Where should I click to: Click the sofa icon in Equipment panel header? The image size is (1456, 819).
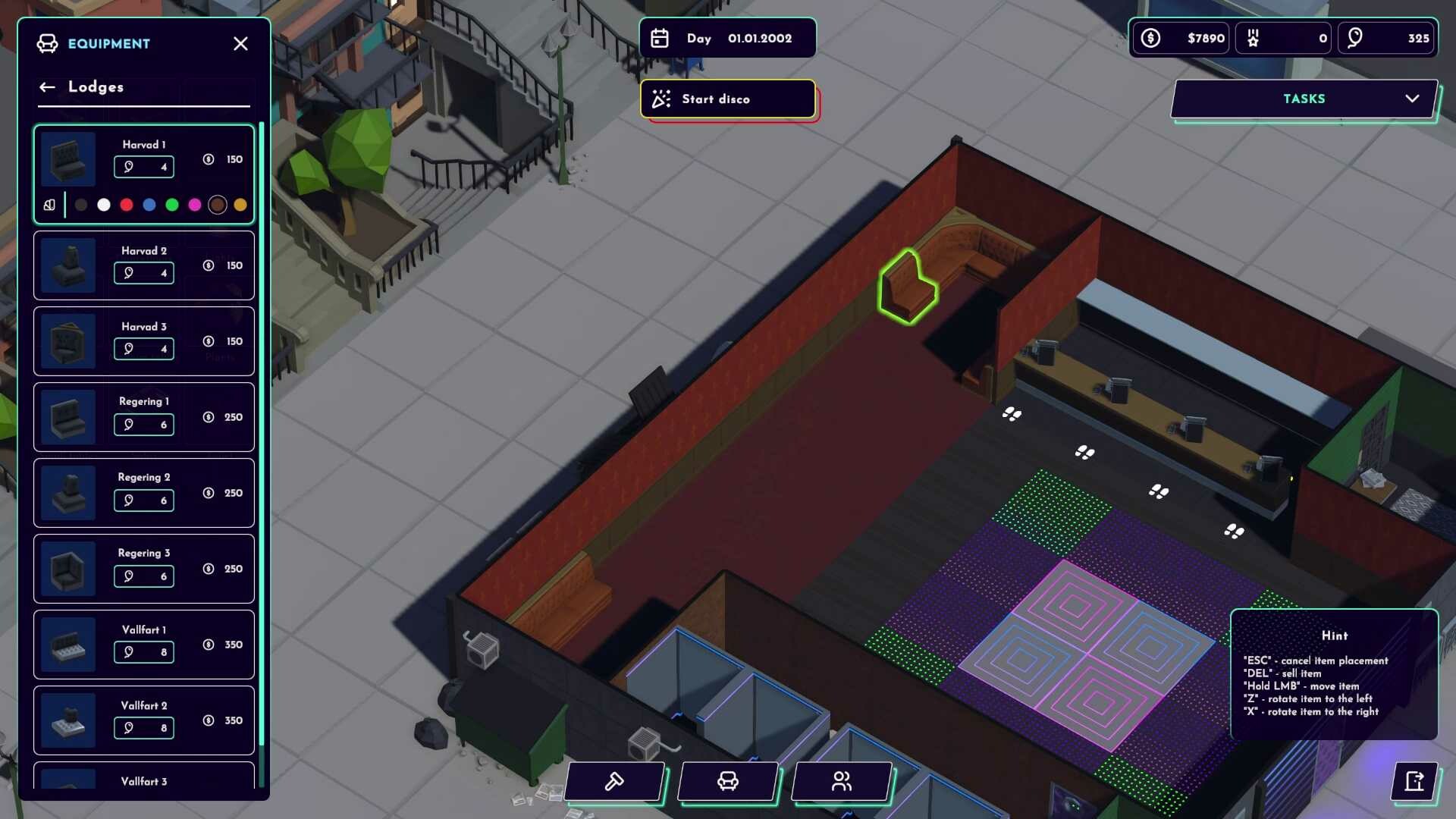(48, 43)
